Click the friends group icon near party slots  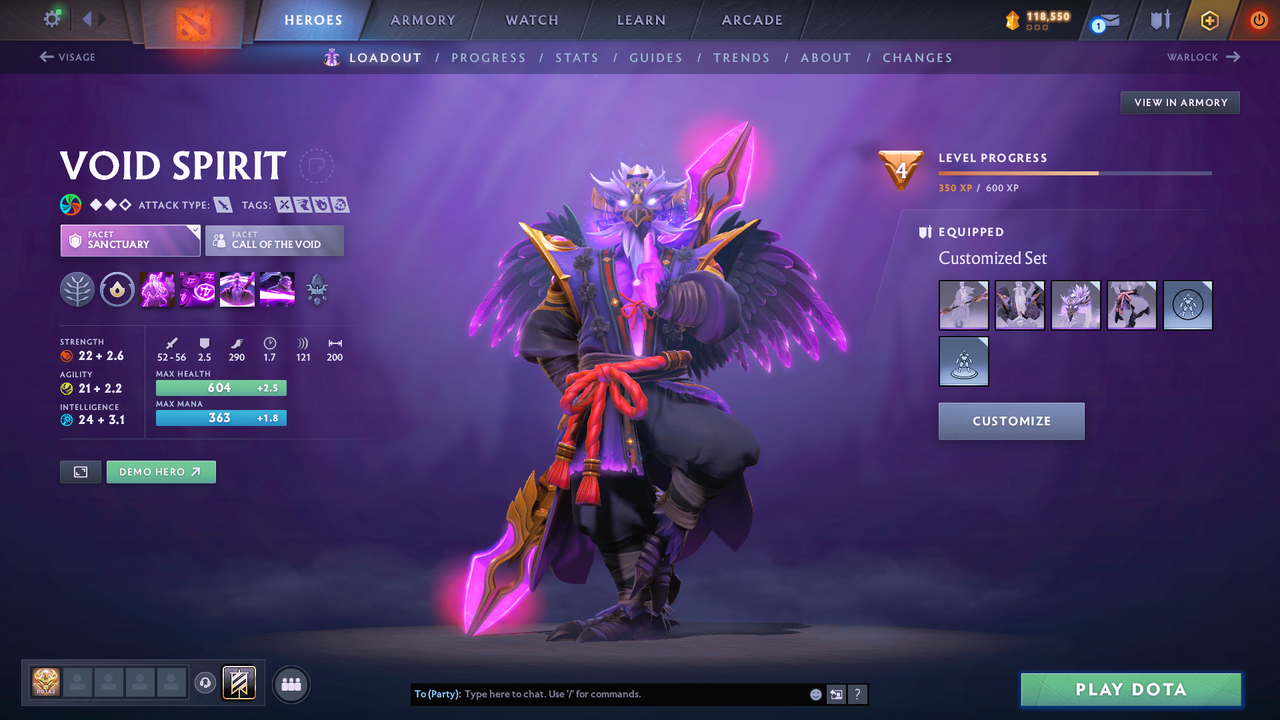pos(289,684)
